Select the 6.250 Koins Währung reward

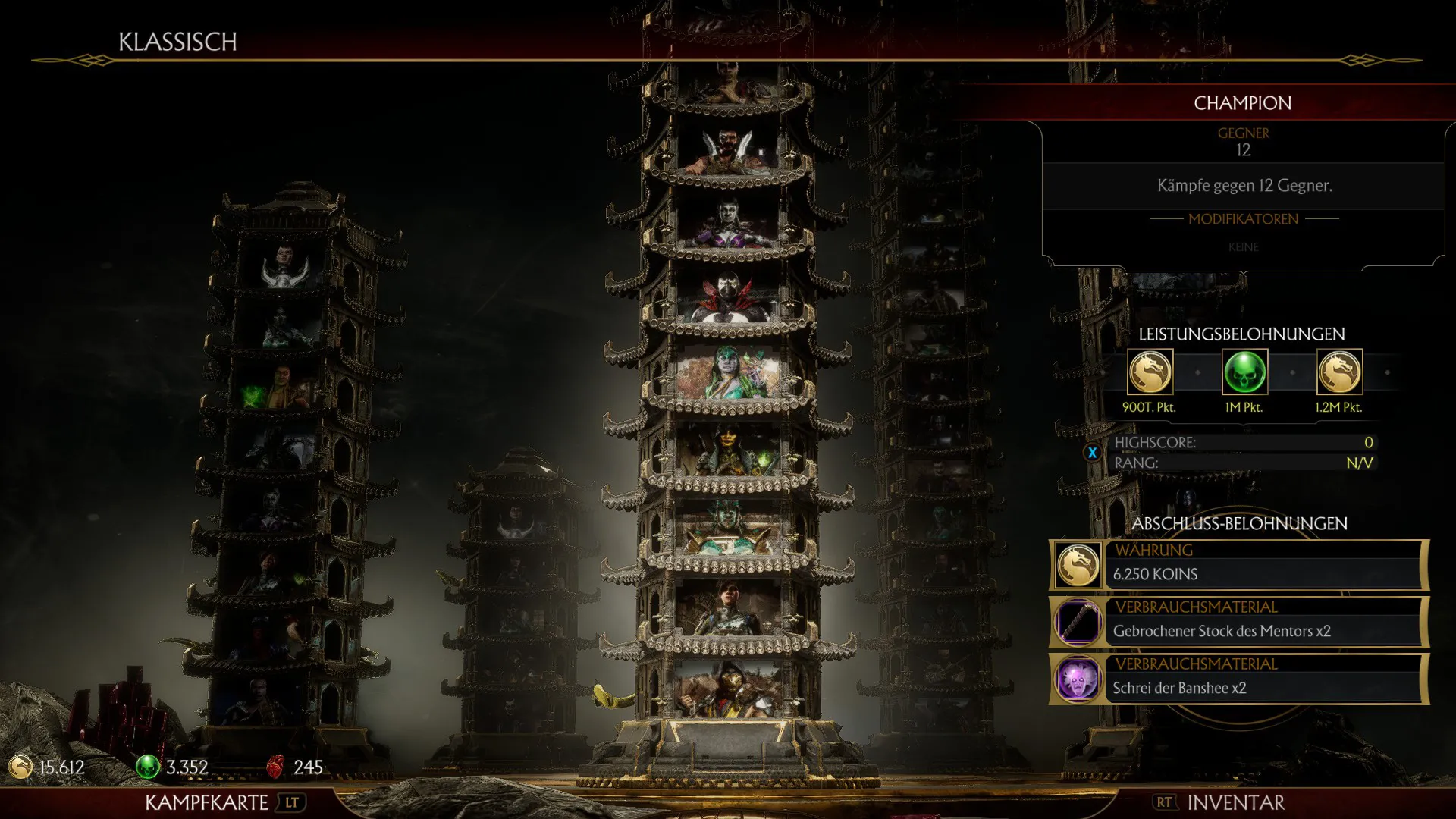(x=1239, y=566)
